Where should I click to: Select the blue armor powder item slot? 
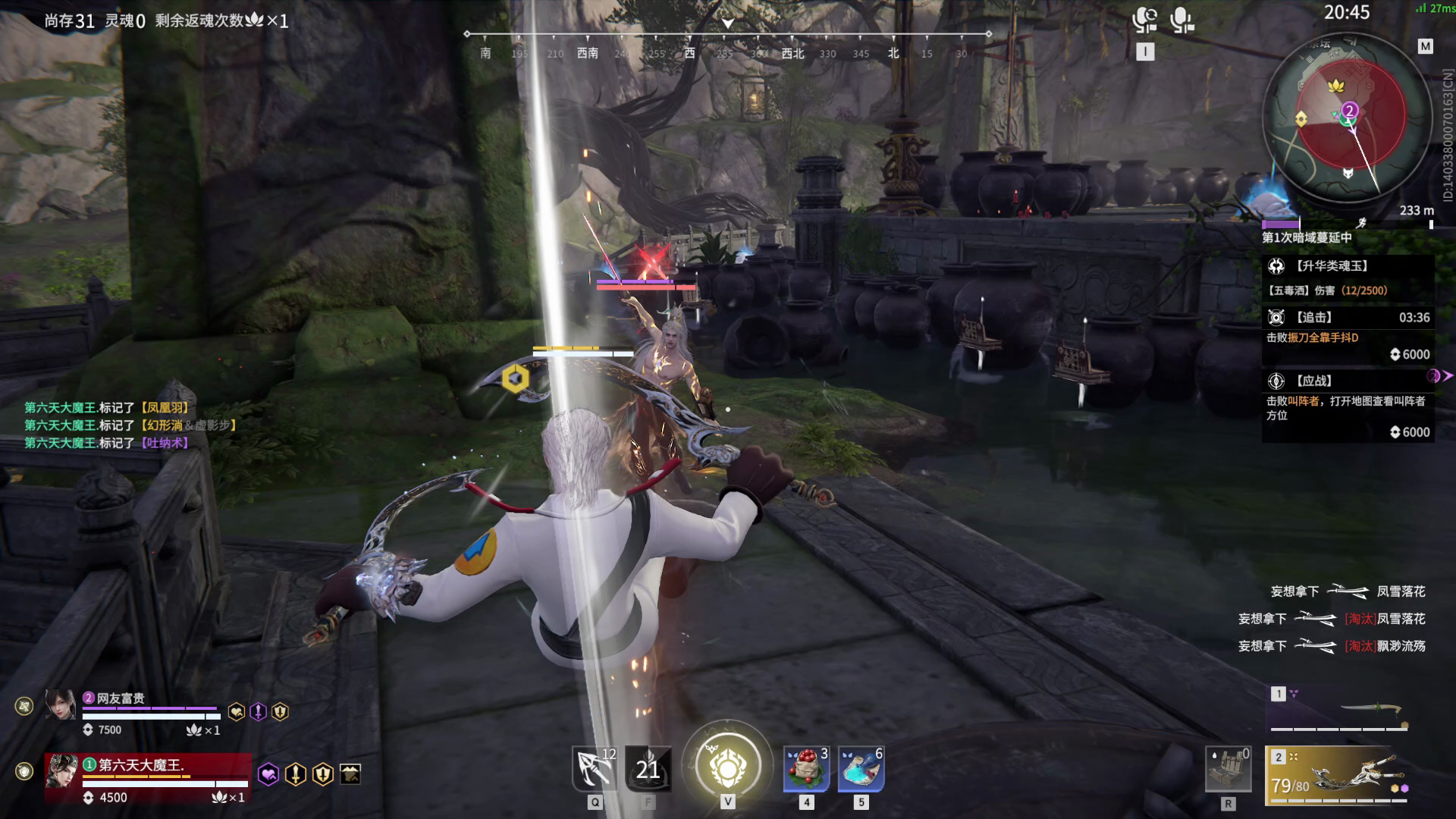tap(861, 769)
